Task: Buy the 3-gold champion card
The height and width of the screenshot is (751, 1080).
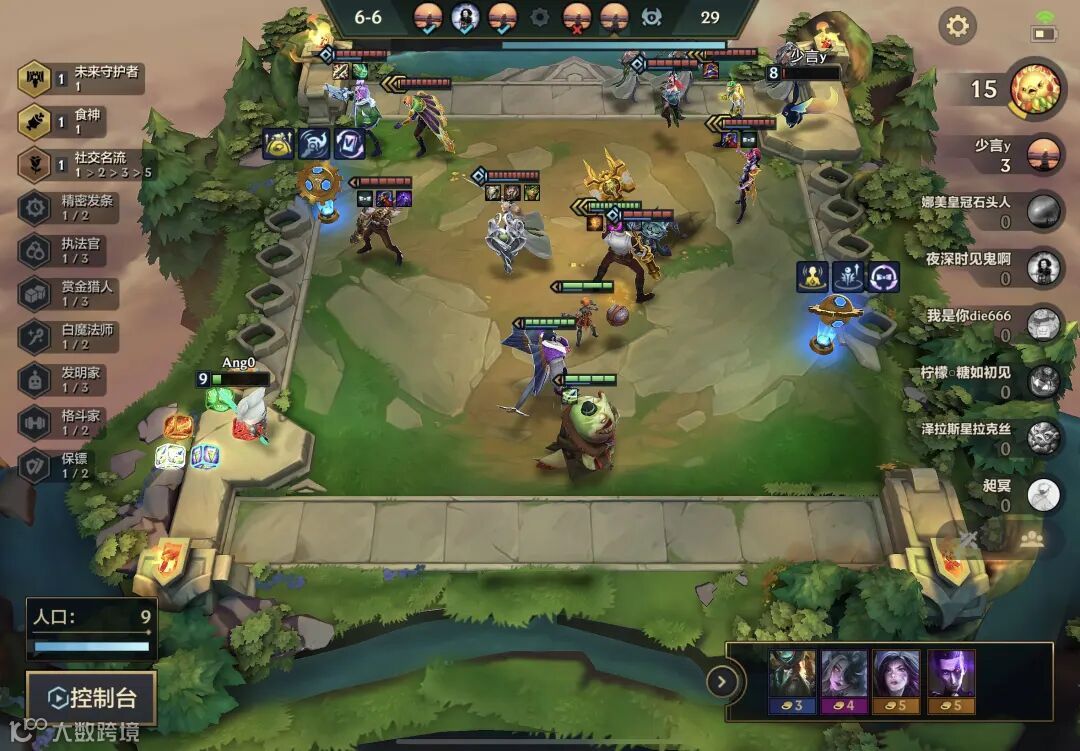Action: pyautogui.click(x=792, y=680)
